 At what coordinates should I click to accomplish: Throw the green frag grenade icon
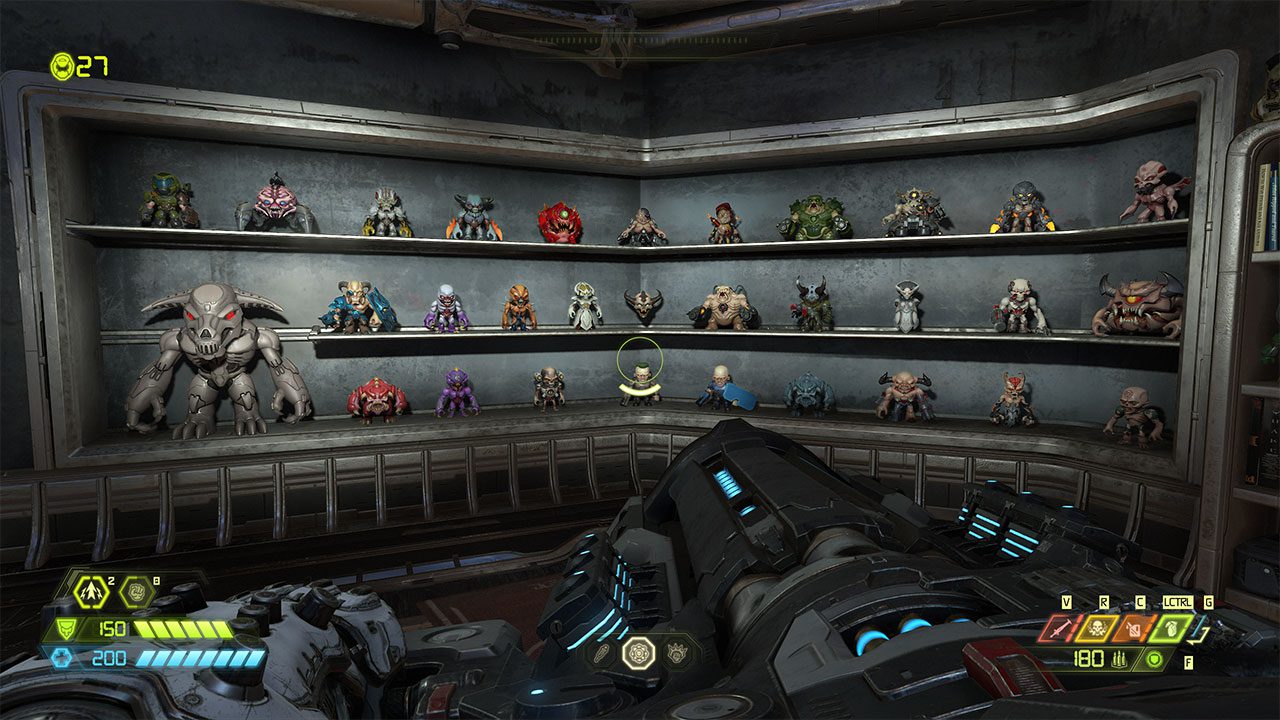[x=1170, y=629]
